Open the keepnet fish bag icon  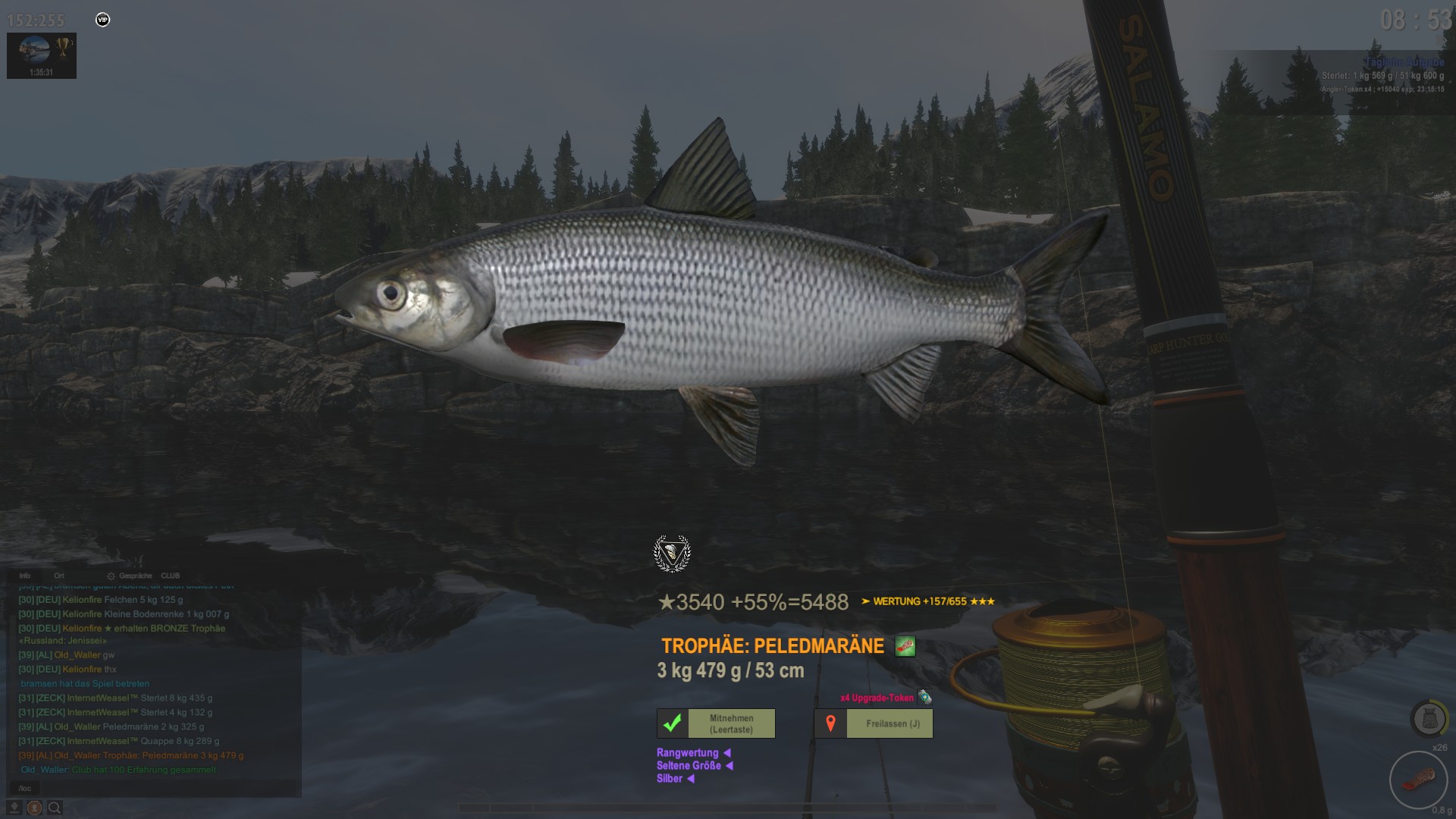pyautogui.click(x=1428, y=717)
